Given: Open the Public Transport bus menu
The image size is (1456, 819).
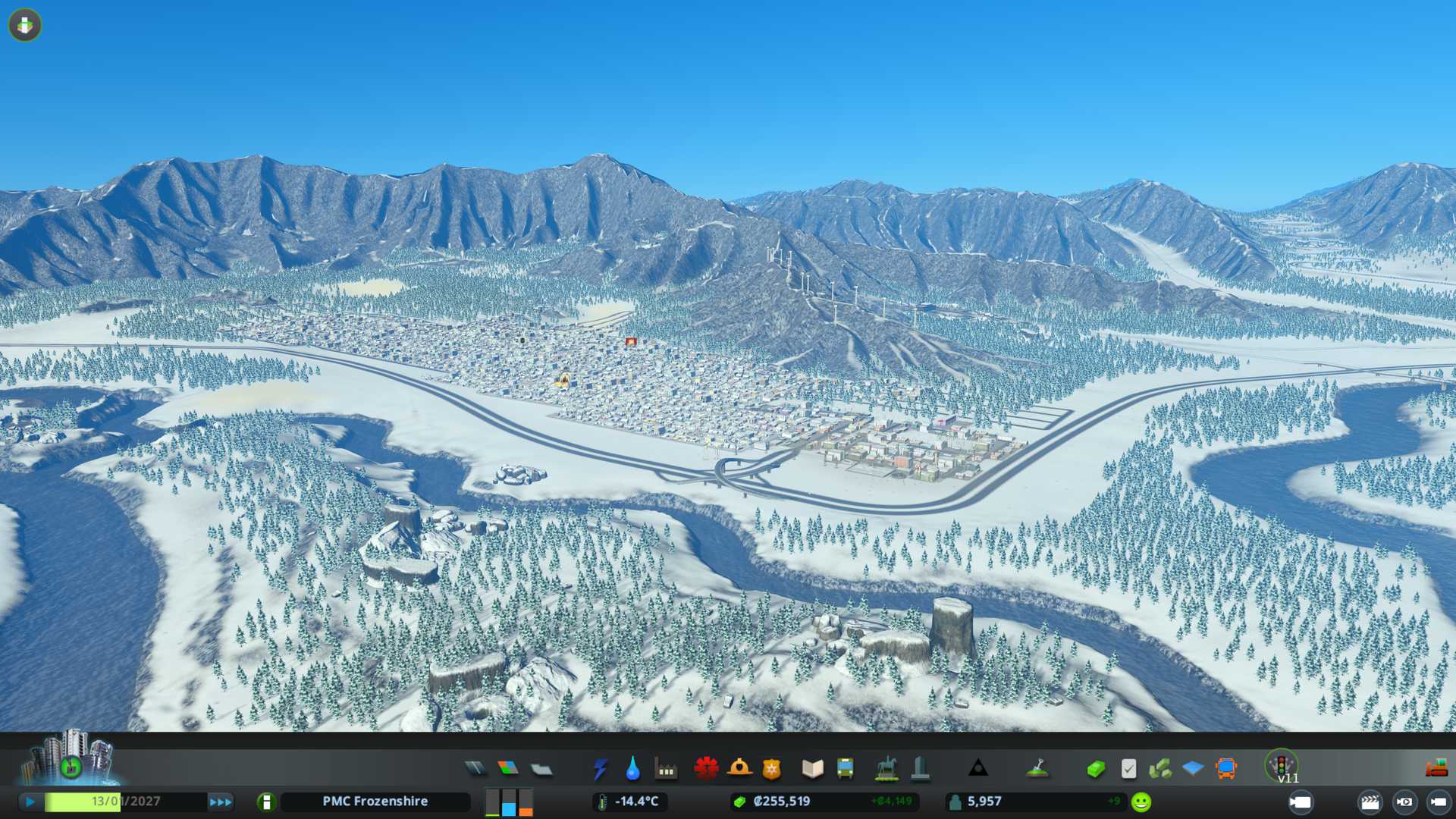Looking at the screenshot, I should click(845, 769).
